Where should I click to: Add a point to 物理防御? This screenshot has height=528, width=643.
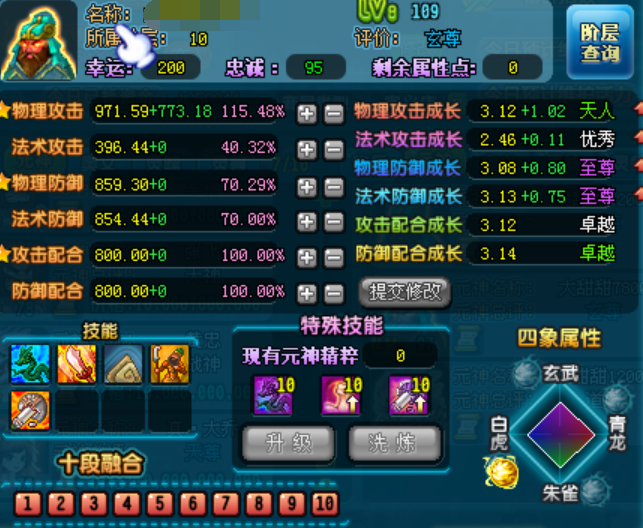(307, 186)
